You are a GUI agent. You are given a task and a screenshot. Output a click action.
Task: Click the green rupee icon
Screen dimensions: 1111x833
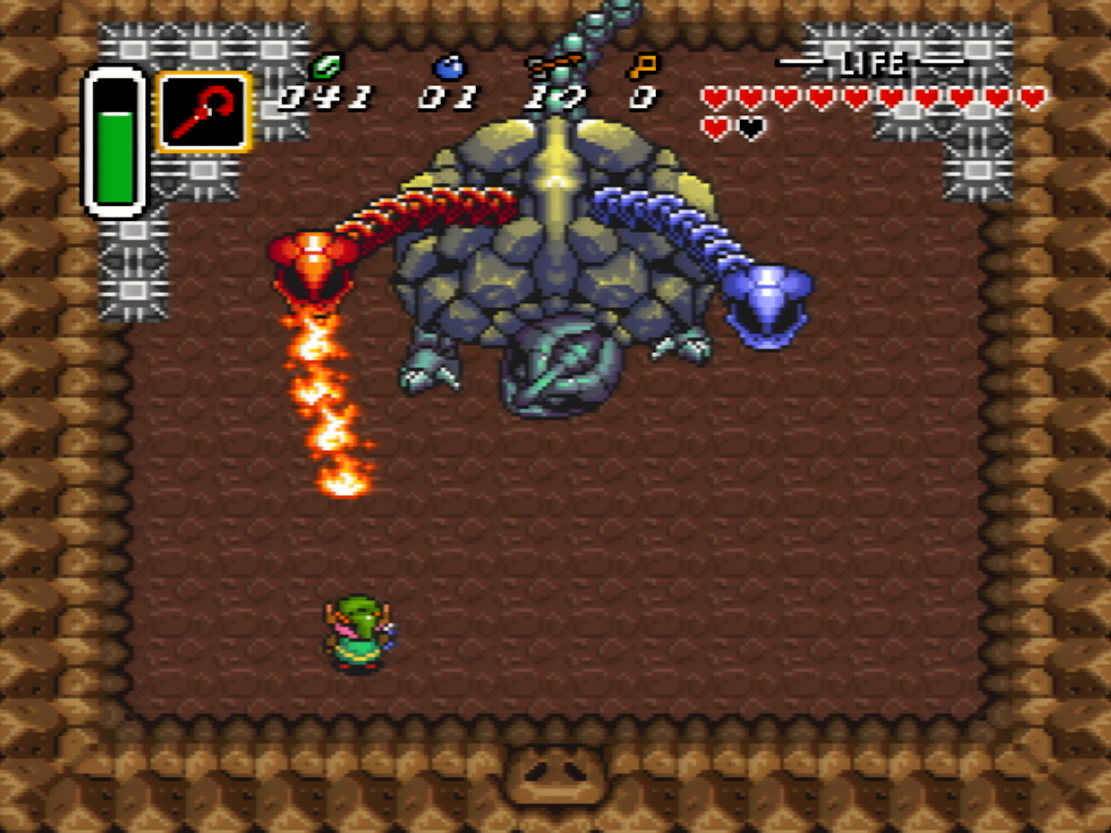click(x=325, y=68)
